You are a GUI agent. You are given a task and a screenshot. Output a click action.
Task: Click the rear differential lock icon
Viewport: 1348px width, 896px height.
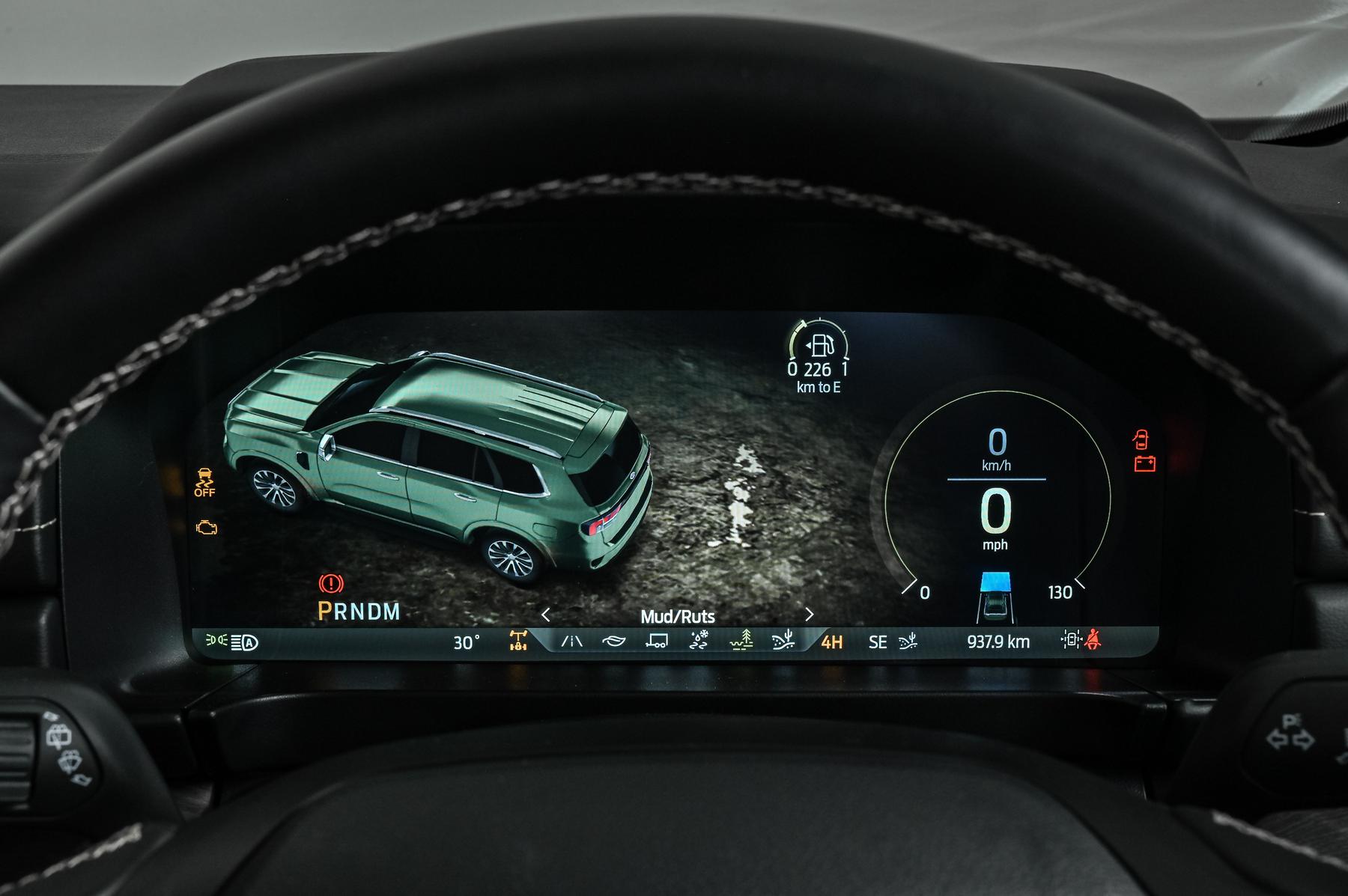[x=518, y=641]
